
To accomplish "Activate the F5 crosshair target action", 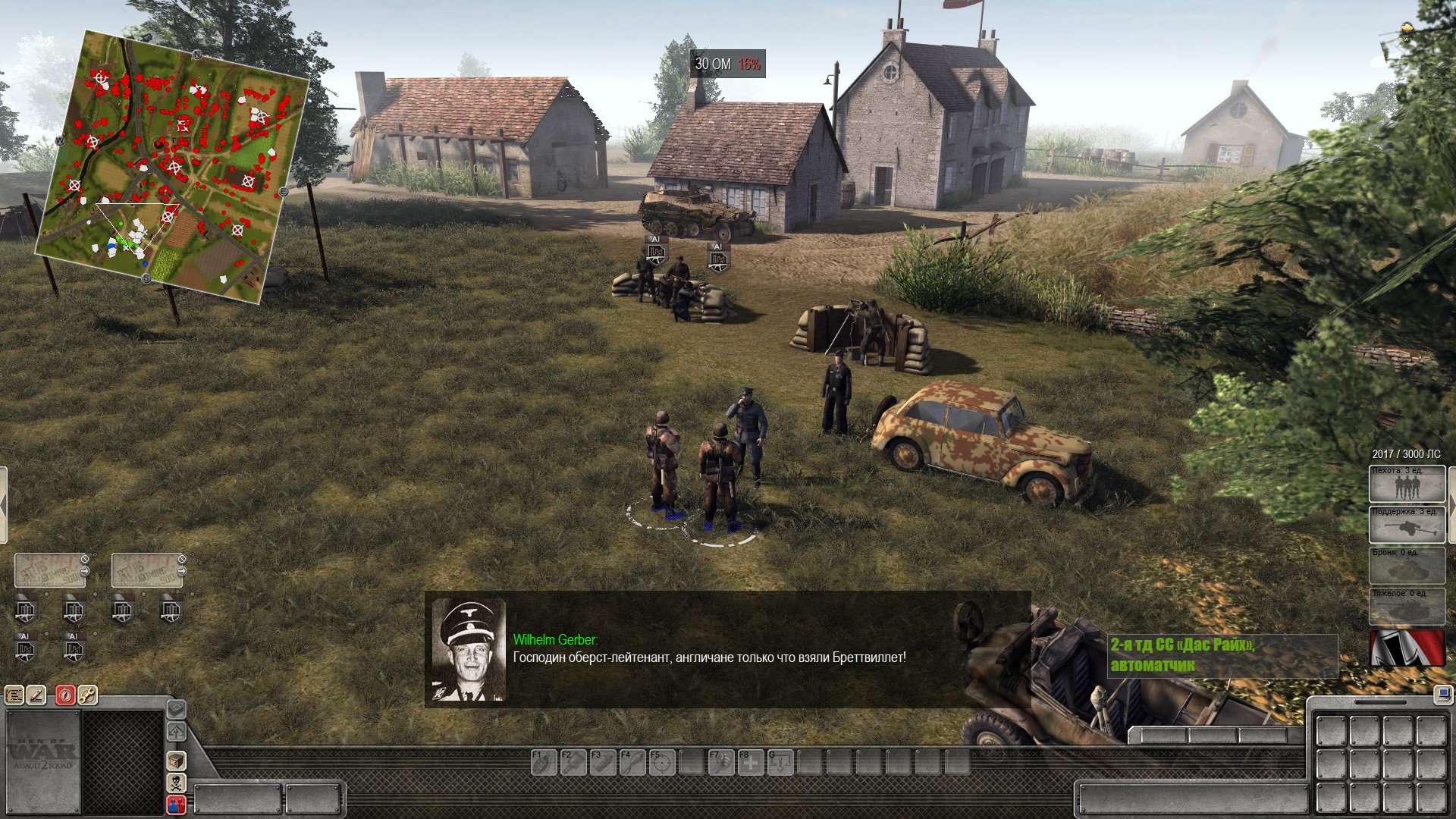I will 662,762.
